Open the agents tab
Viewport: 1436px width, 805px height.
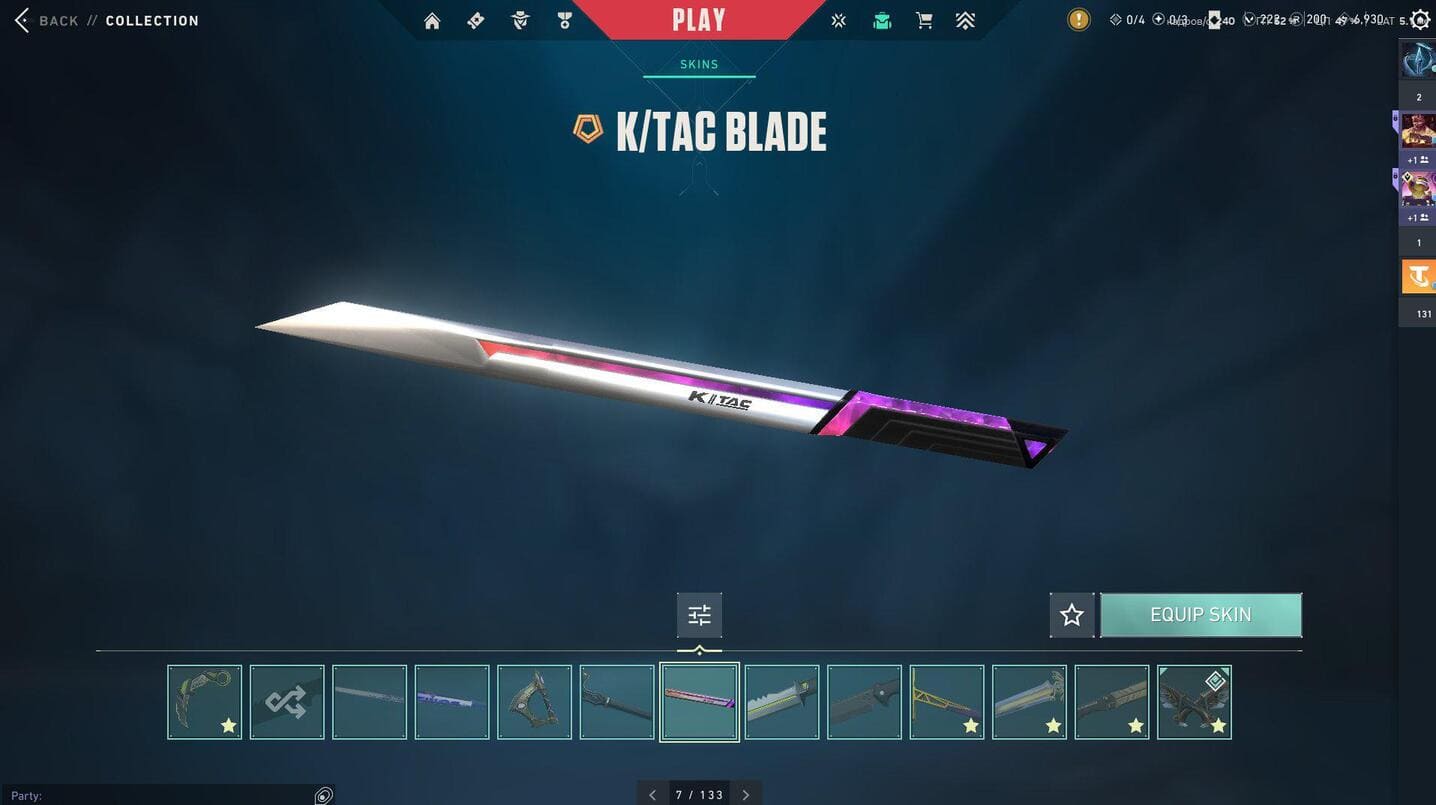tap(520, 21)
